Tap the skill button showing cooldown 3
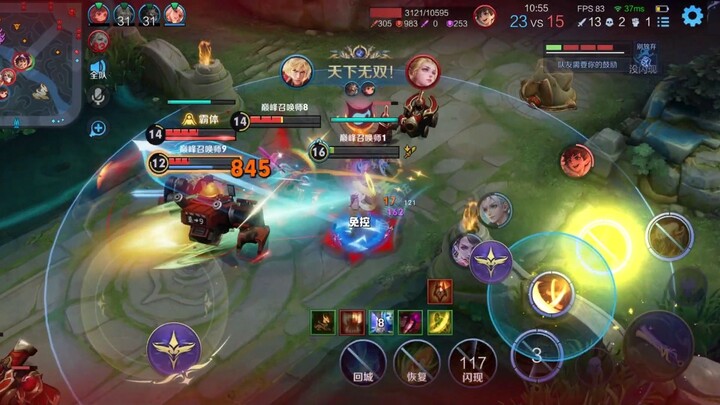The image size is (720, 405). point(536,354)
